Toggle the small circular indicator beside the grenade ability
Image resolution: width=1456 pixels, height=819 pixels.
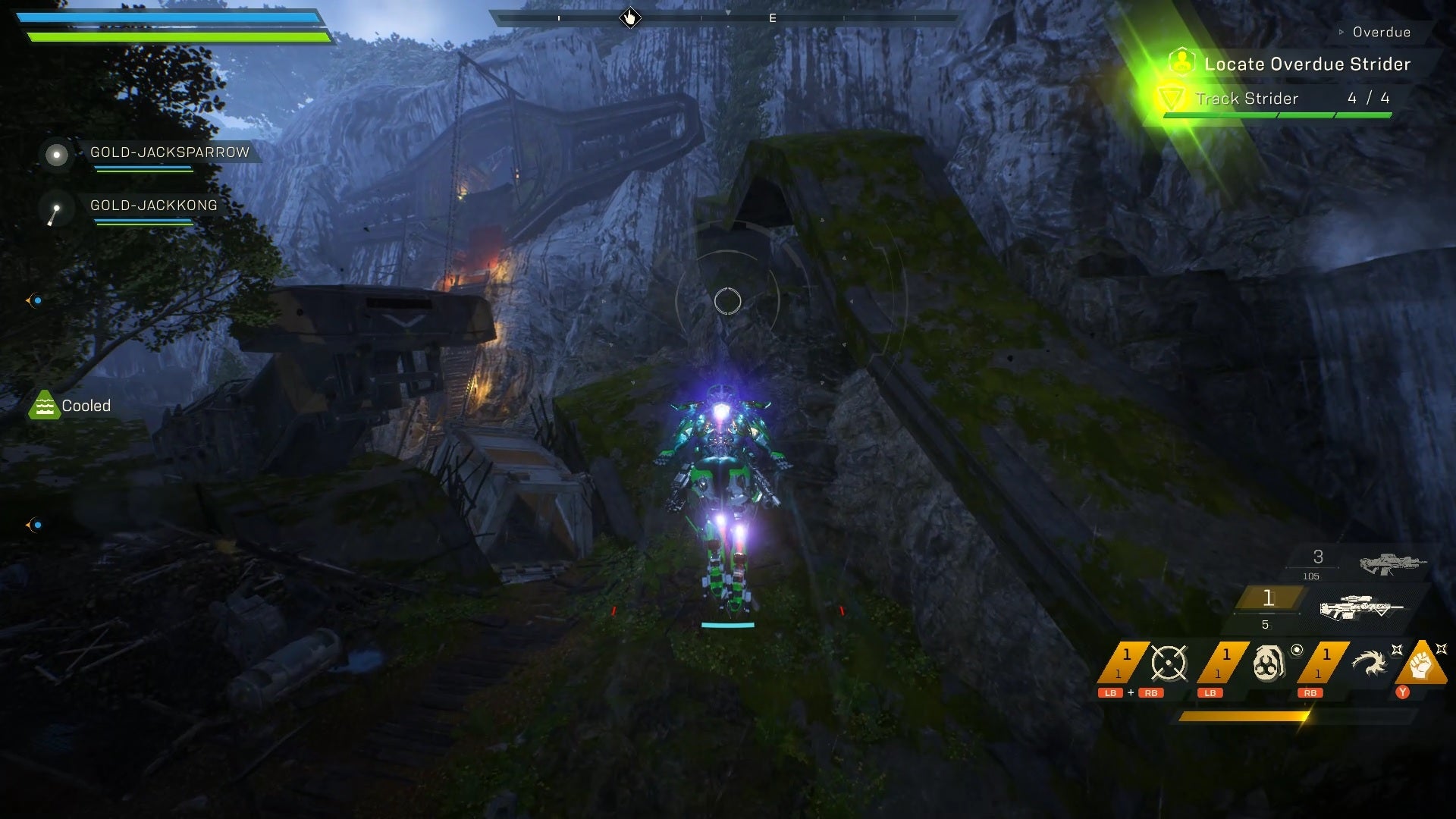[x=1297, y=651]
